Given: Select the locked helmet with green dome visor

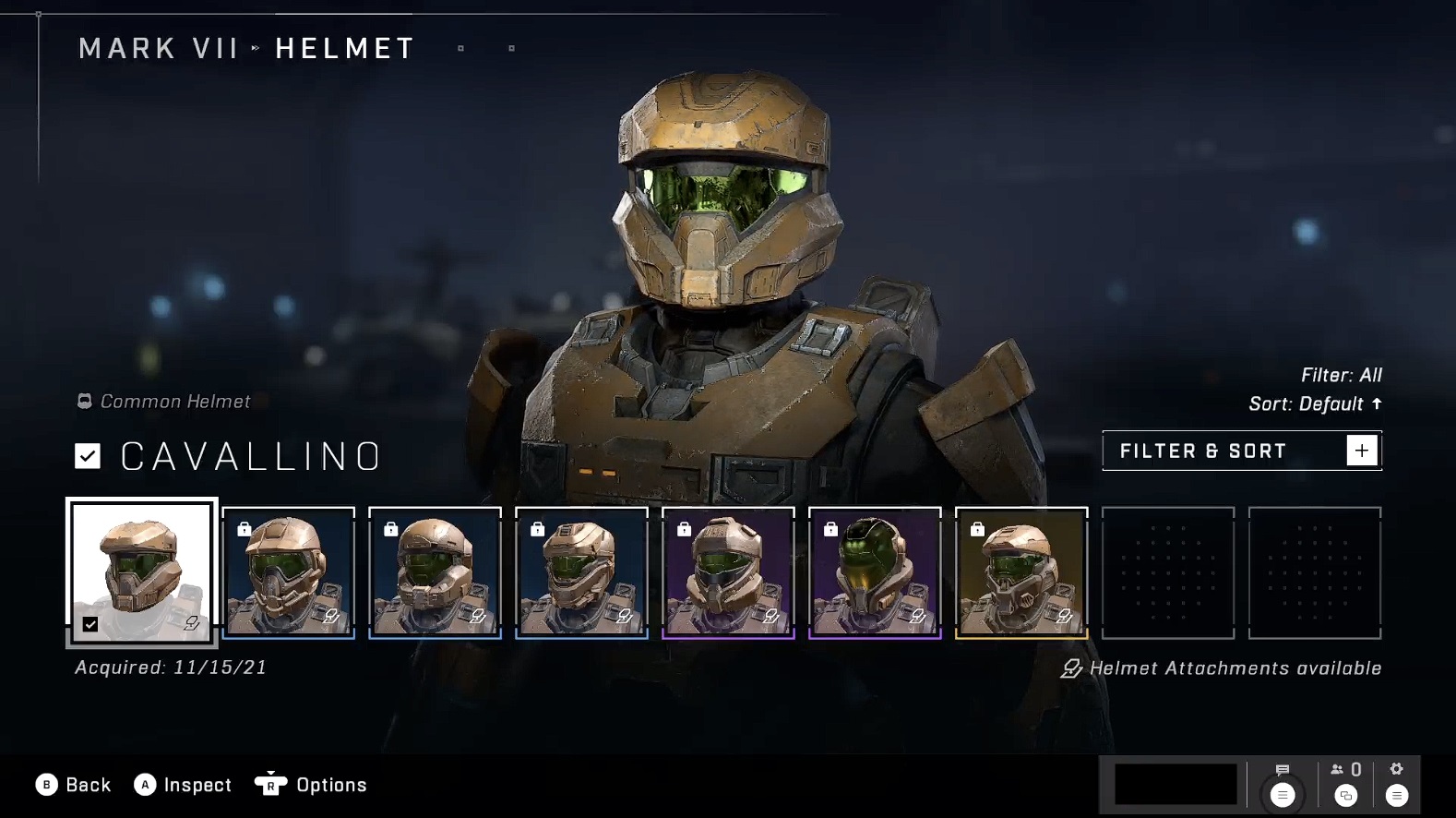Looking at the screenshot, I should (875, 572).
